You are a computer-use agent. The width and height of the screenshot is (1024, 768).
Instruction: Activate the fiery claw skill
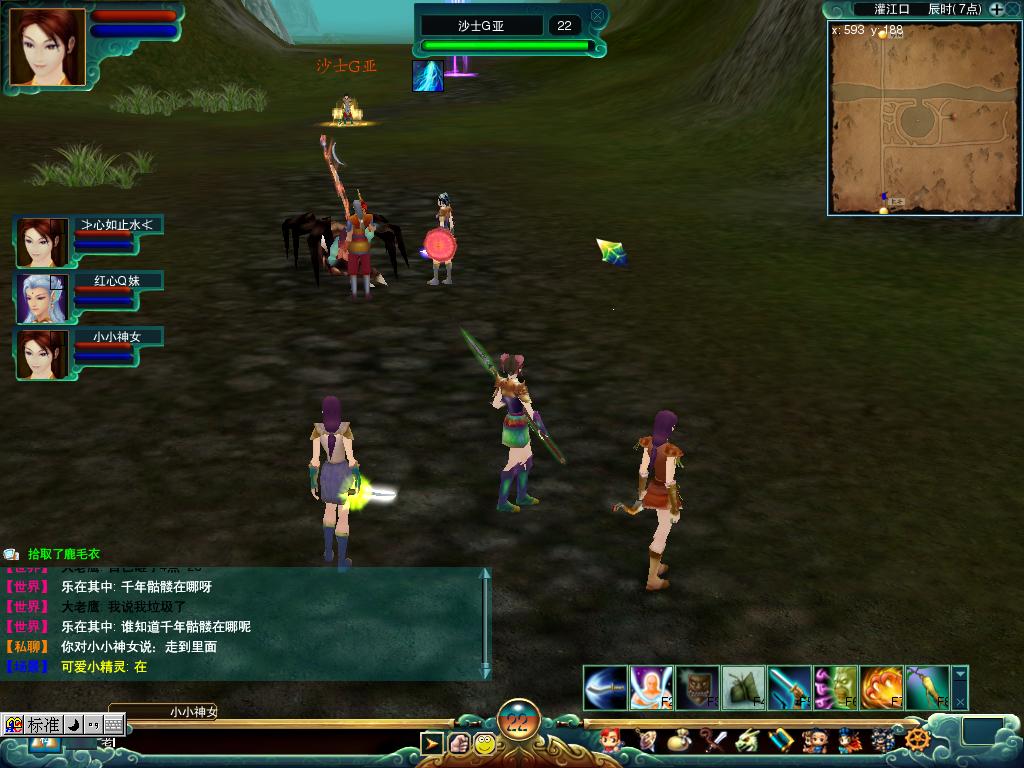point(881,688)
